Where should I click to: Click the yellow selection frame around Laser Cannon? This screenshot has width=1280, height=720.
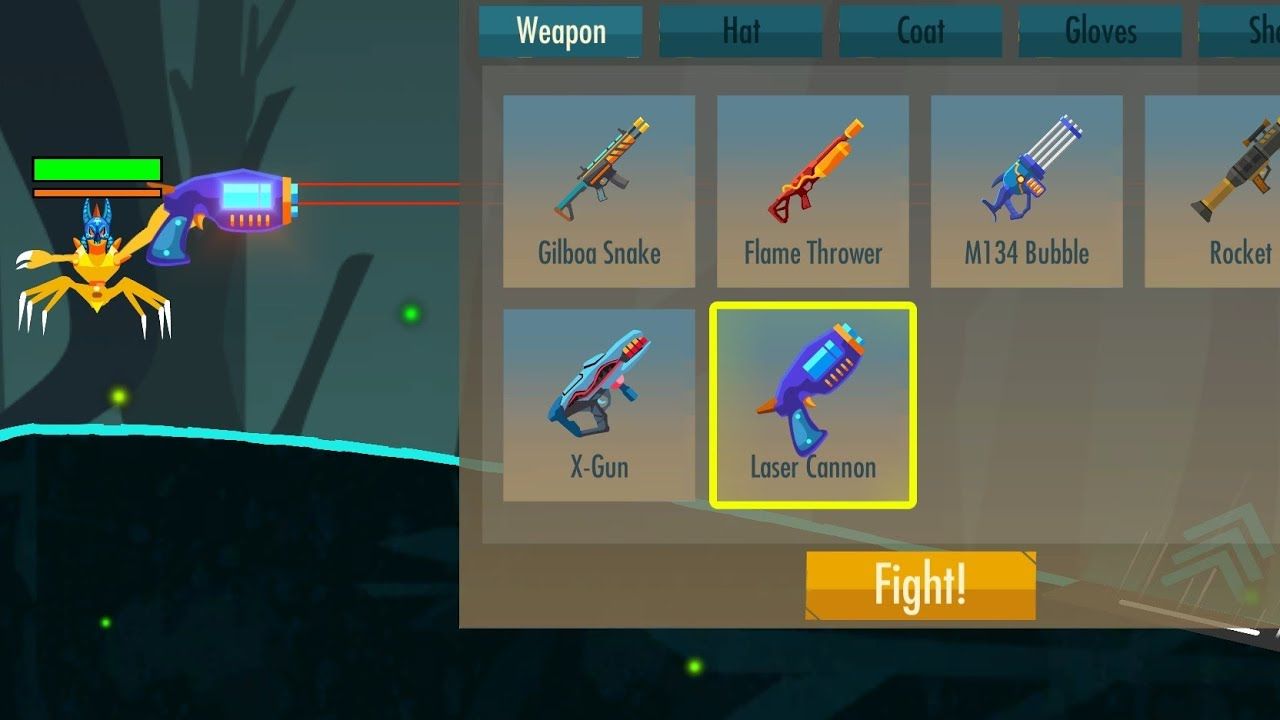click(x=812, y=305)
